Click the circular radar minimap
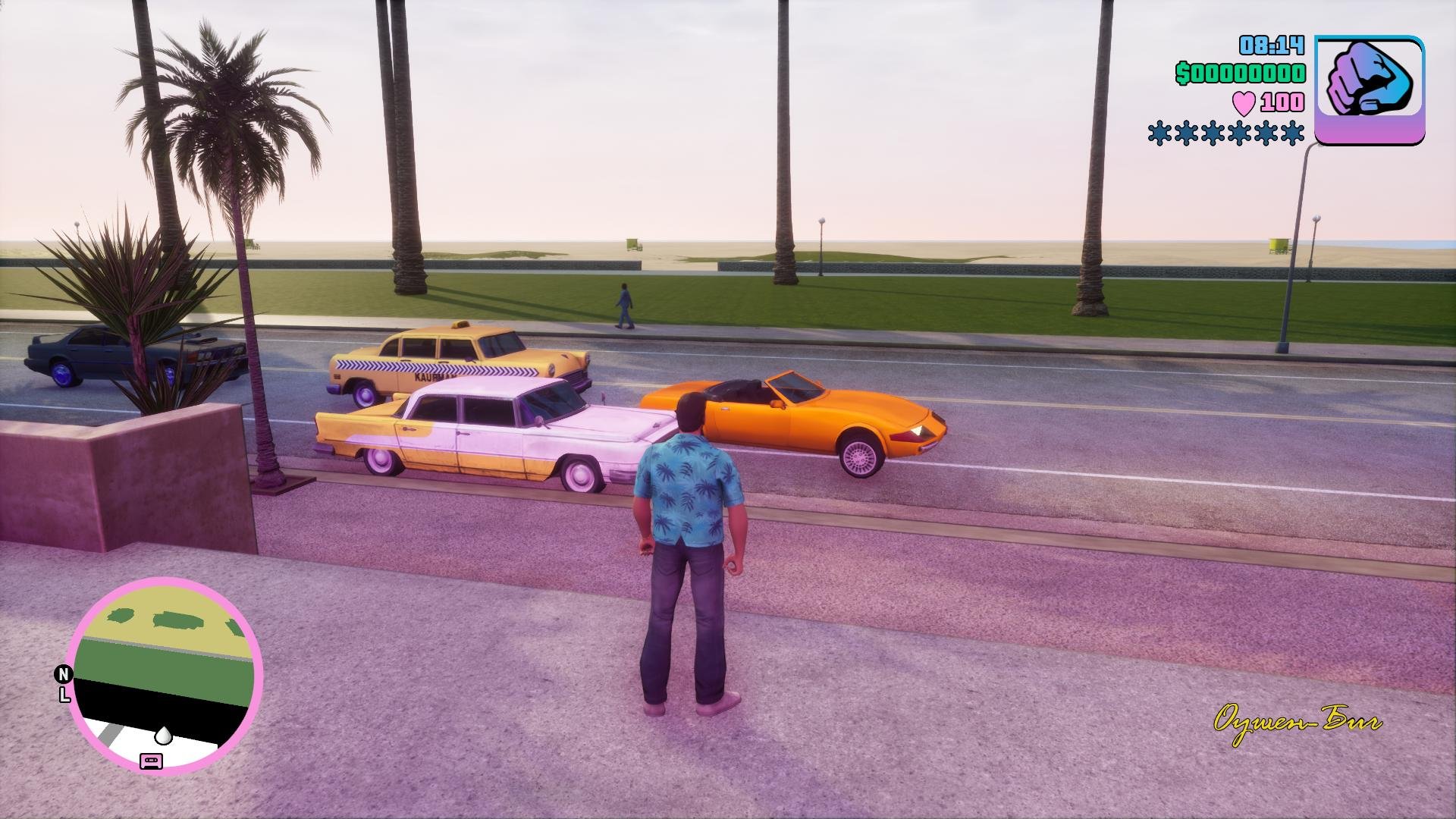 [165, 673]
